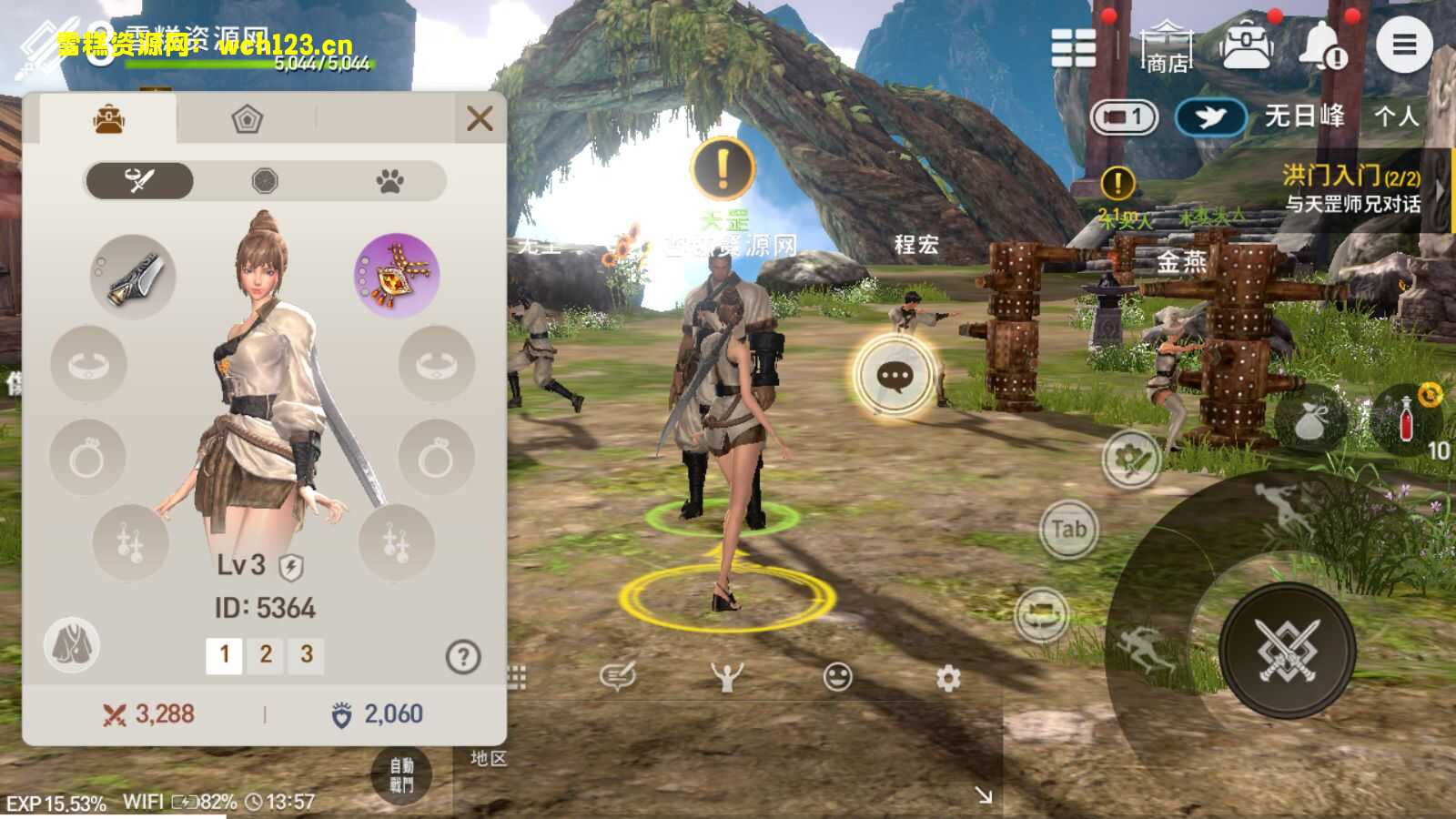Viewport: 1456px width, 819px height.
Task: Select equipment preset 2
Action: point(267,654)
